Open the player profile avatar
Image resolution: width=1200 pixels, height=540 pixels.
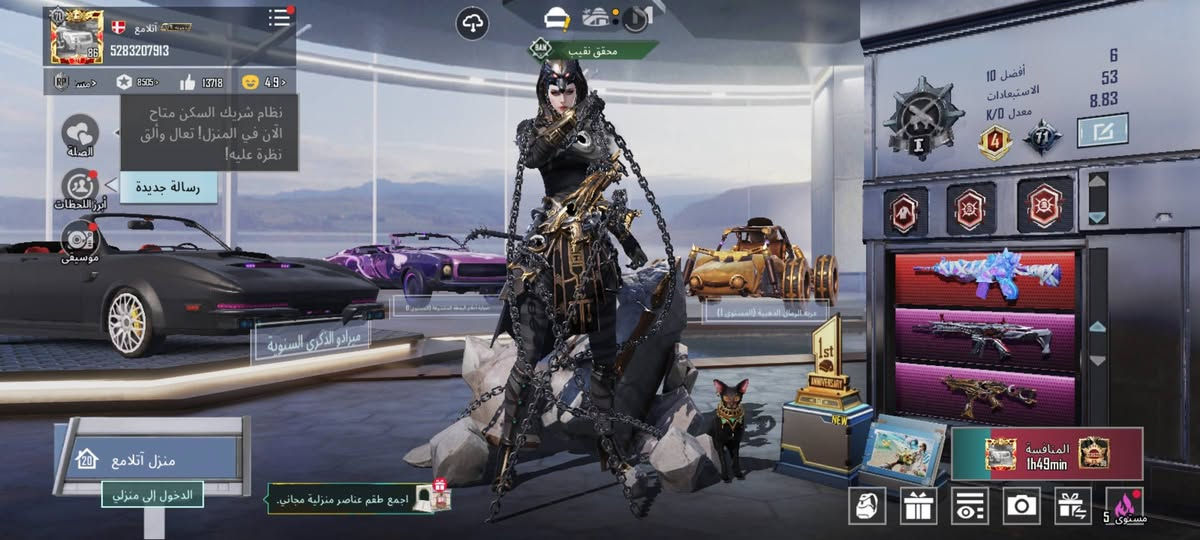click(76, 38)
